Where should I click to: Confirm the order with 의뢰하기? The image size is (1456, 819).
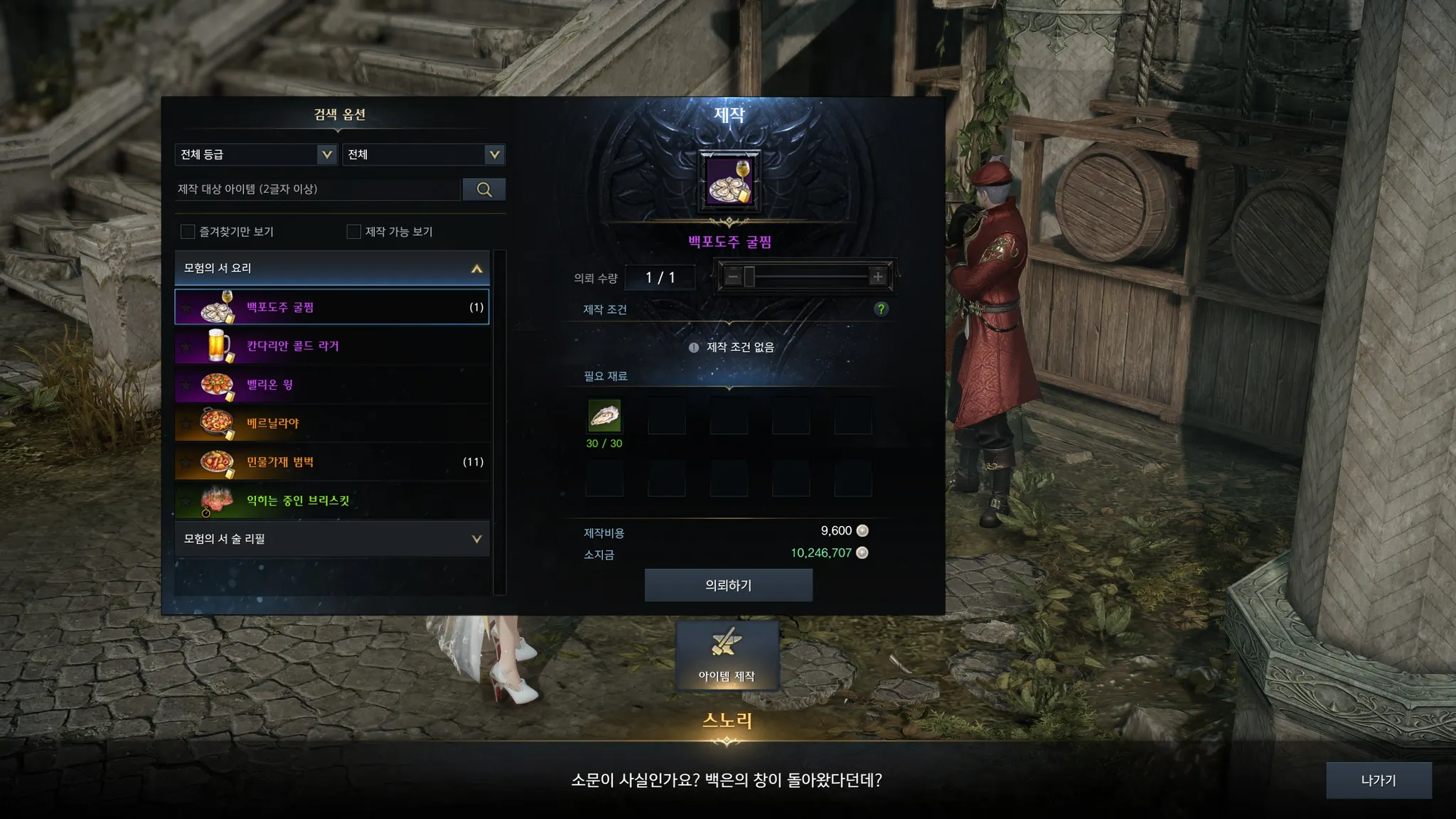pyautogui.click(x=728, y=585)
